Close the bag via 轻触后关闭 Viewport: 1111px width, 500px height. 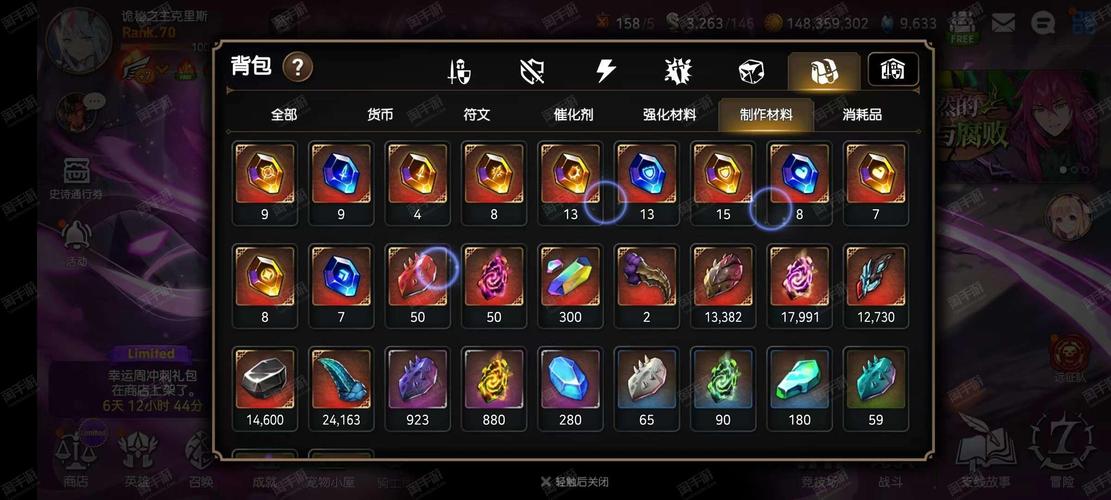[574, 482]
